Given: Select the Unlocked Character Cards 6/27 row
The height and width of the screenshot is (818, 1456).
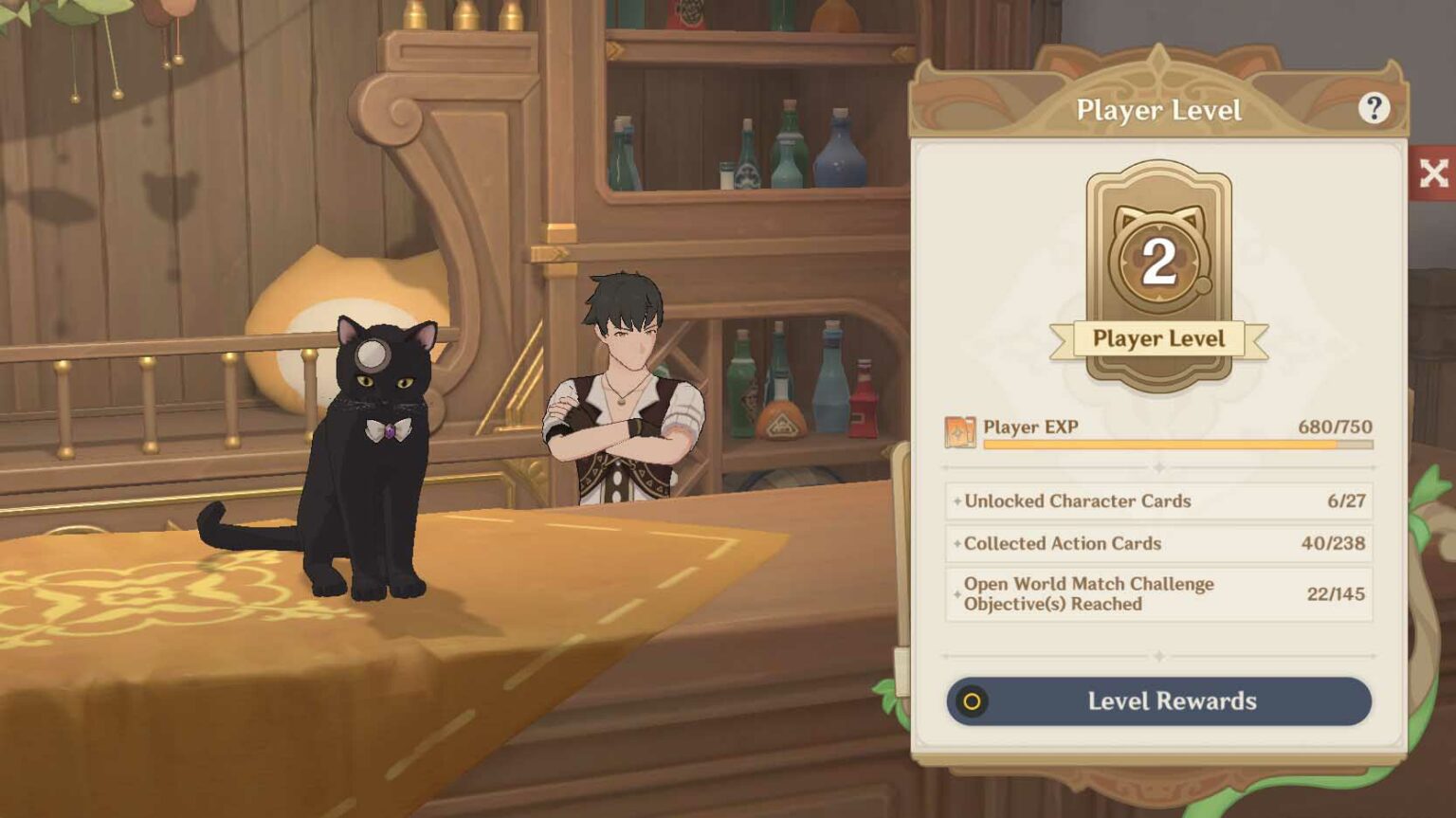Looking at the screenshot, I should coord(1156,501).
